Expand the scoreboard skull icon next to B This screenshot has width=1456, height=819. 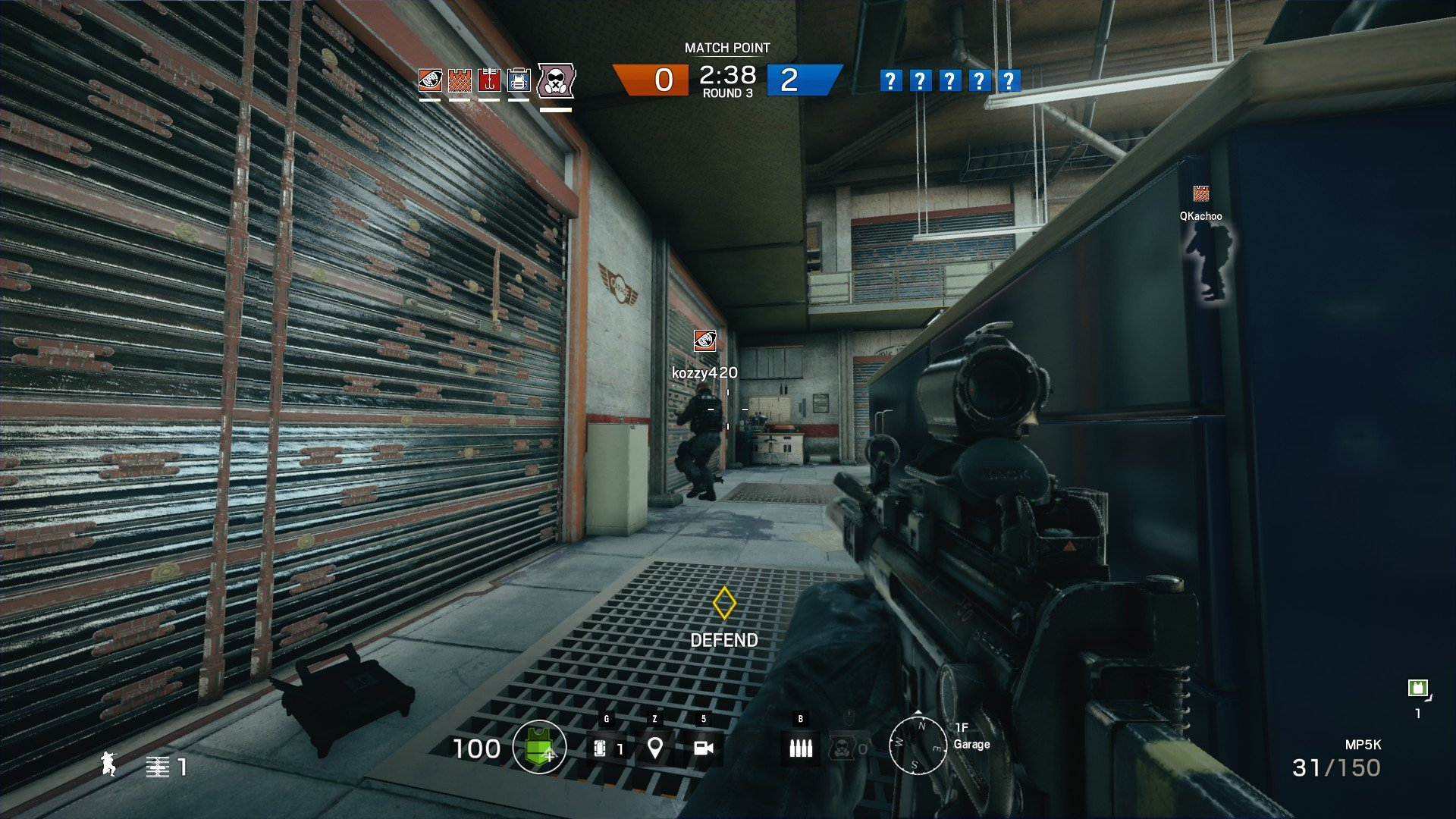coord(844,747)
